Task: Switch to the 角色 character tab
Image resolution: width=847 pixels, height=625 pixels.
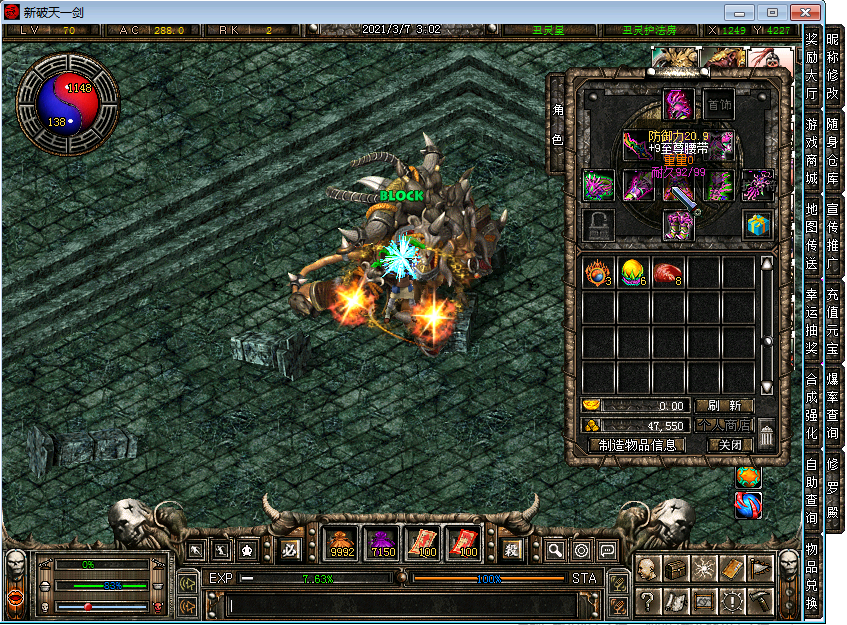Action: pos(557,124)
